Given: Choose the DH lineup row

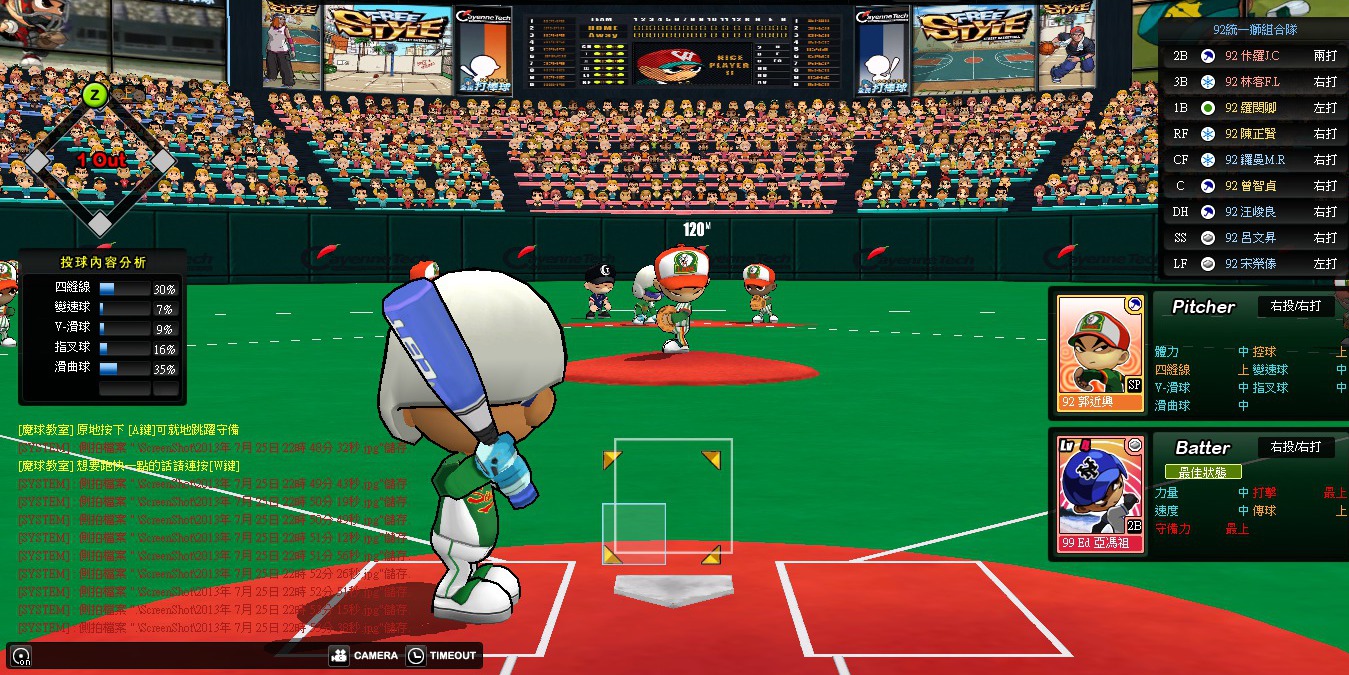Looking at the screenshot, I should click(1255, 212).
